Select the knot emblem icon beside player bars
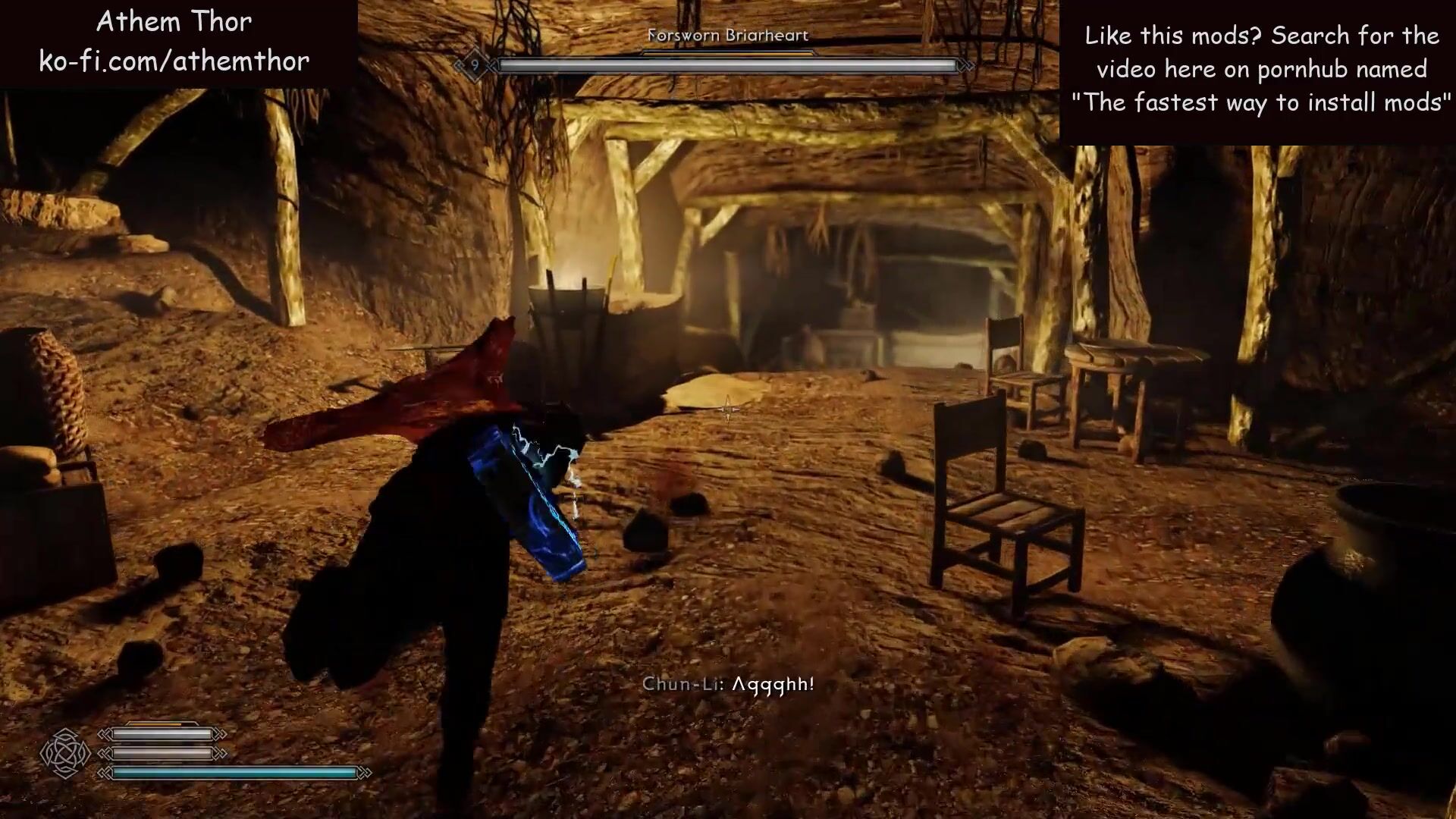This screenshot has width=1456, height=819. [65, 753]
